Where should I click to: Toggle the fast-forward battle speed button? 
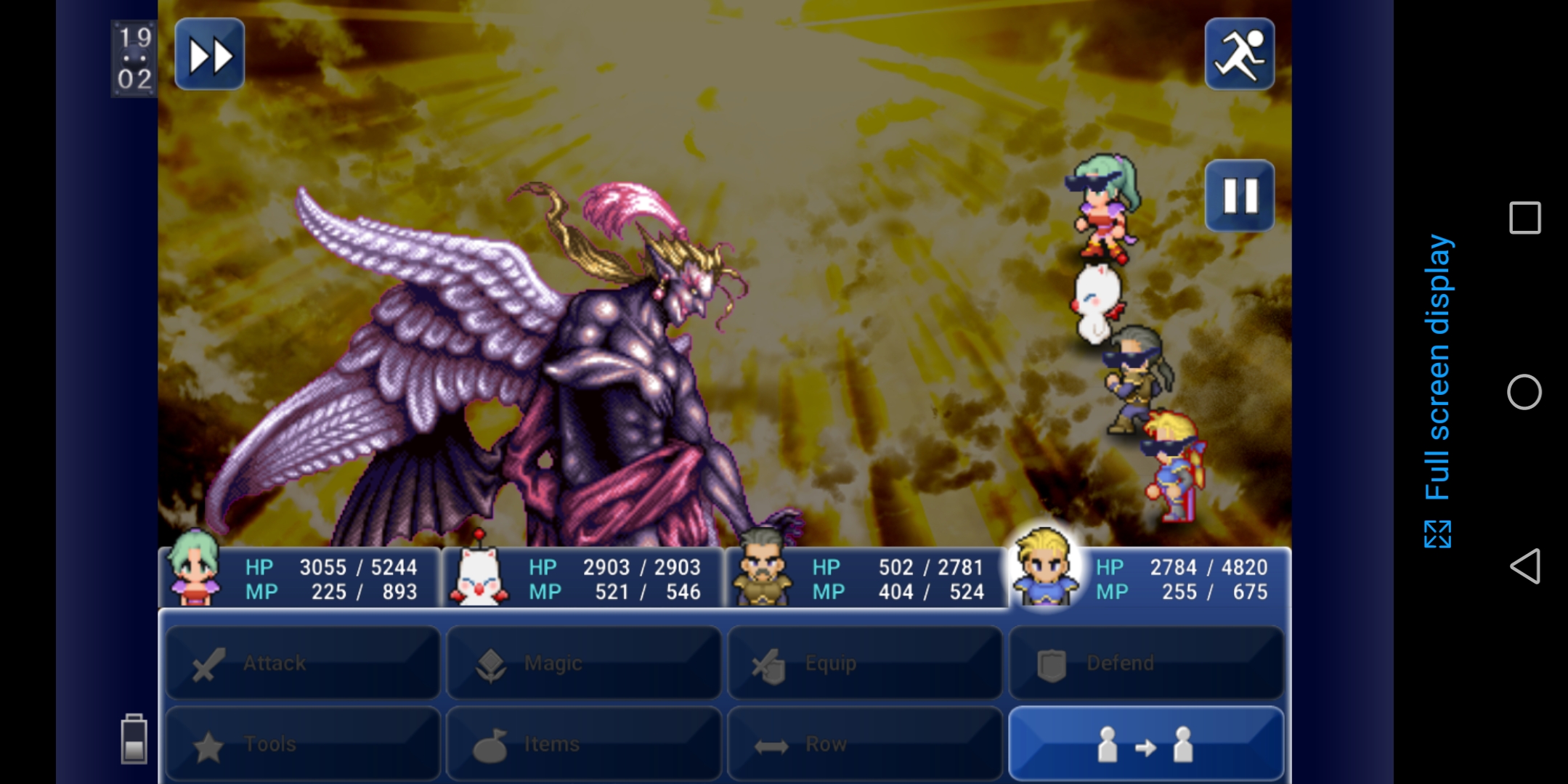tap(209, 54)
